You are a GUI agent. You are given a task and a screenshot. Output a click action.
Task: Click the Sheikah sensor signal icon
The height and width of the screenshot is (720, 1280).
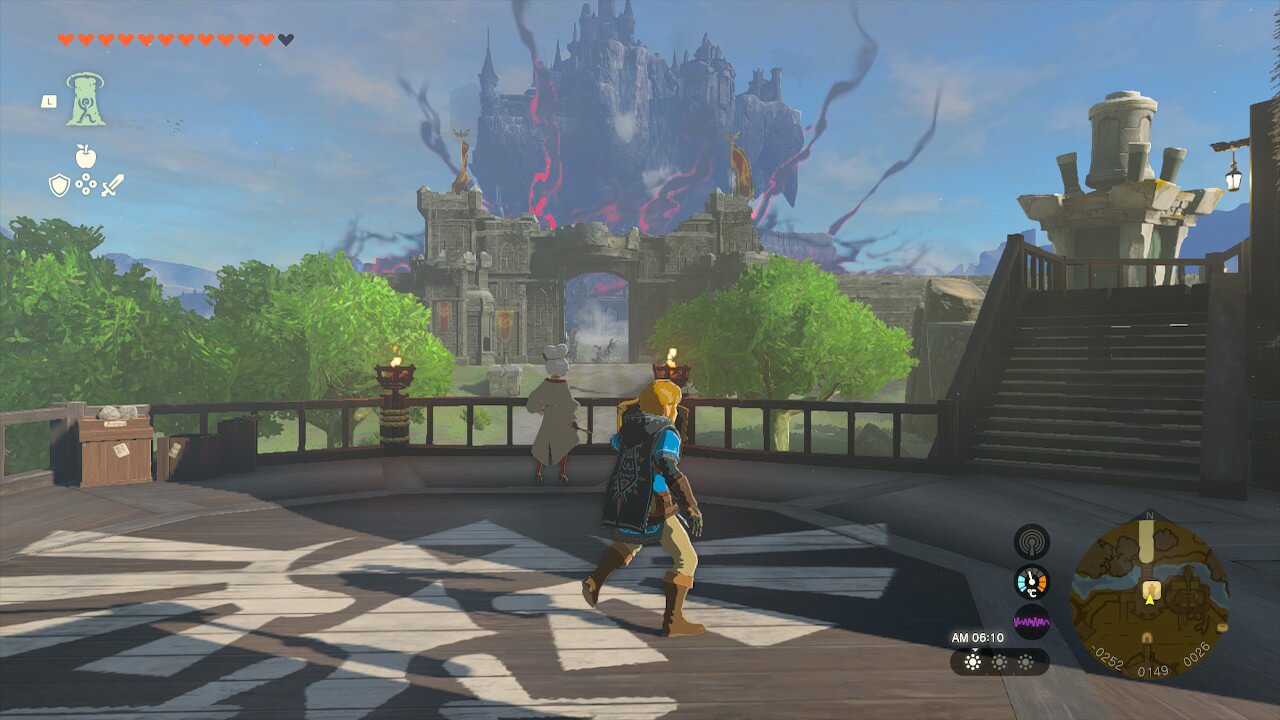[x=1031, y=541]
